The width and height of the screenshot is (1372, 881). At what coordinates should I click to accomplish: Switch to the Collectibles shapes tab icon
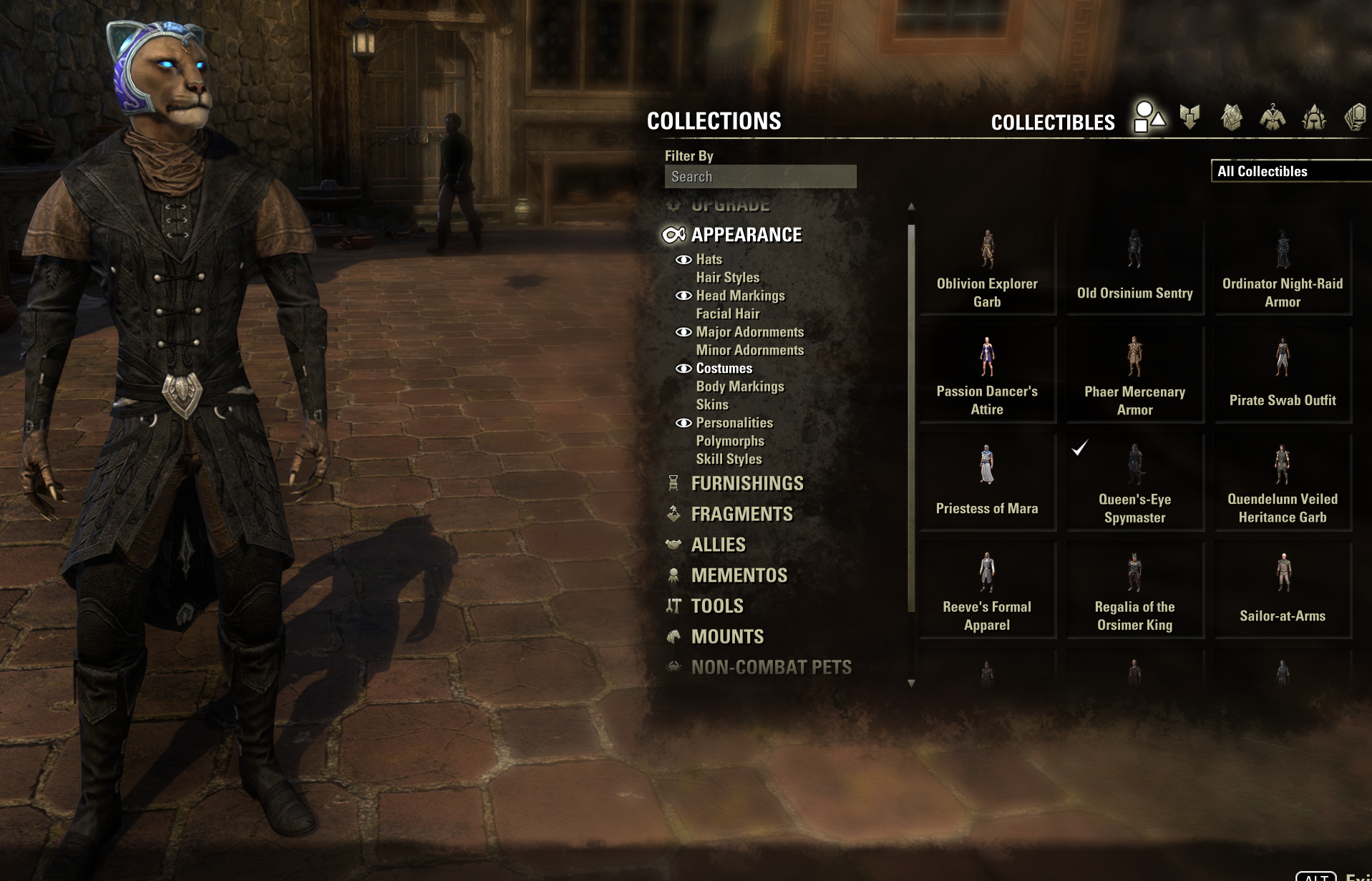click(x=1149, y=117)
